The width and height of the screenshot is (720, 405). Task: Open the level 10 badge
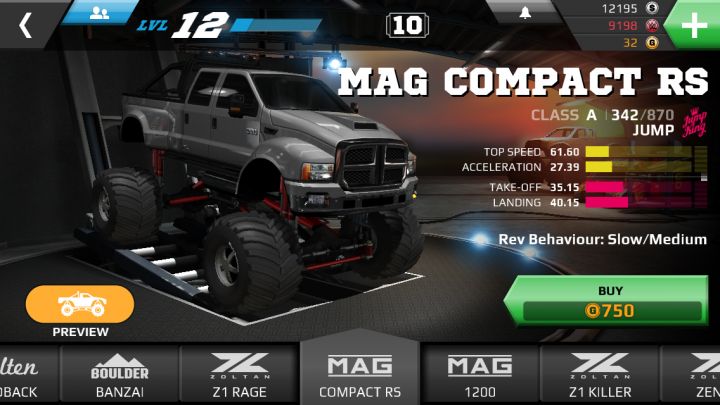click(x=407, y=25)
